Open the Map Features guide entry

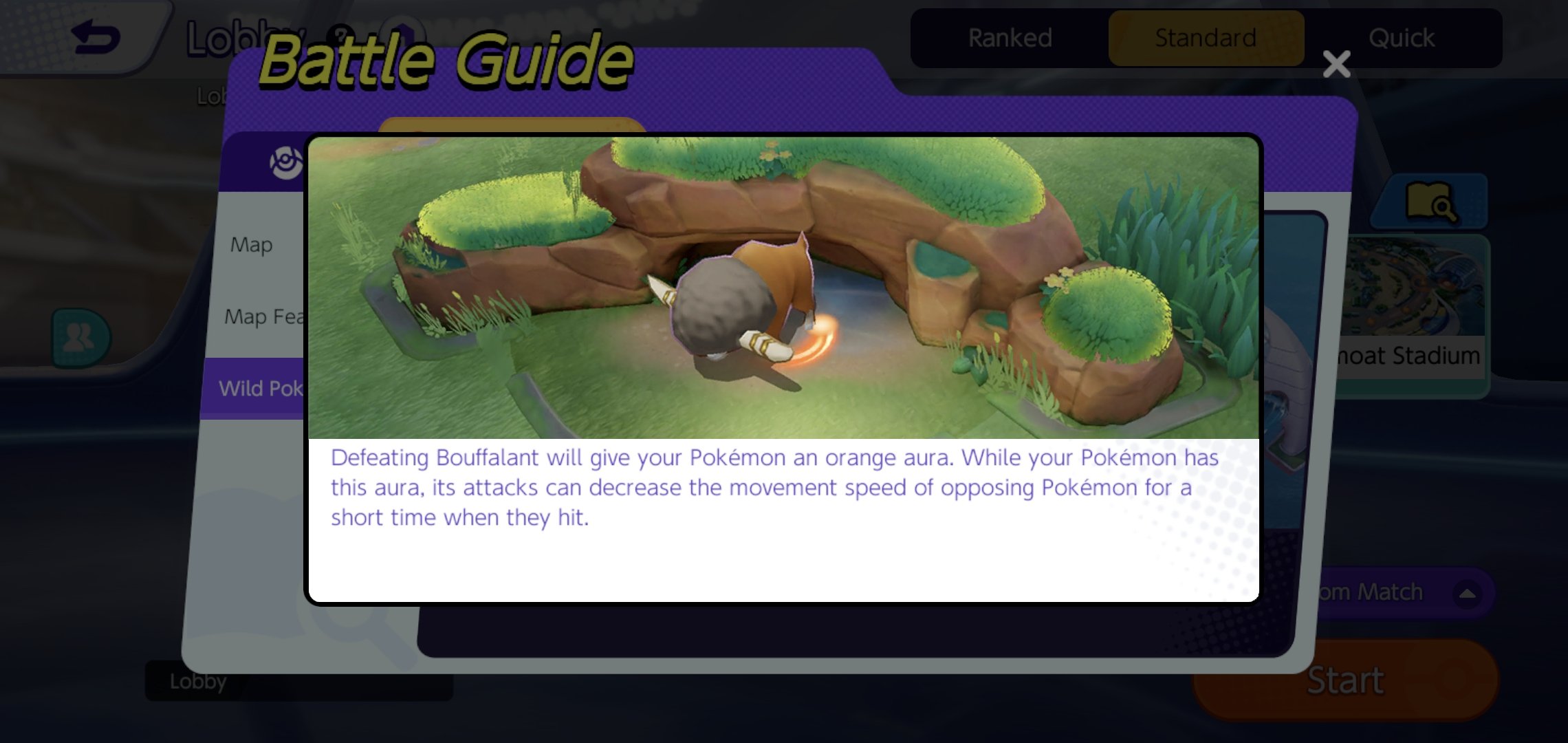coord(264,316)
